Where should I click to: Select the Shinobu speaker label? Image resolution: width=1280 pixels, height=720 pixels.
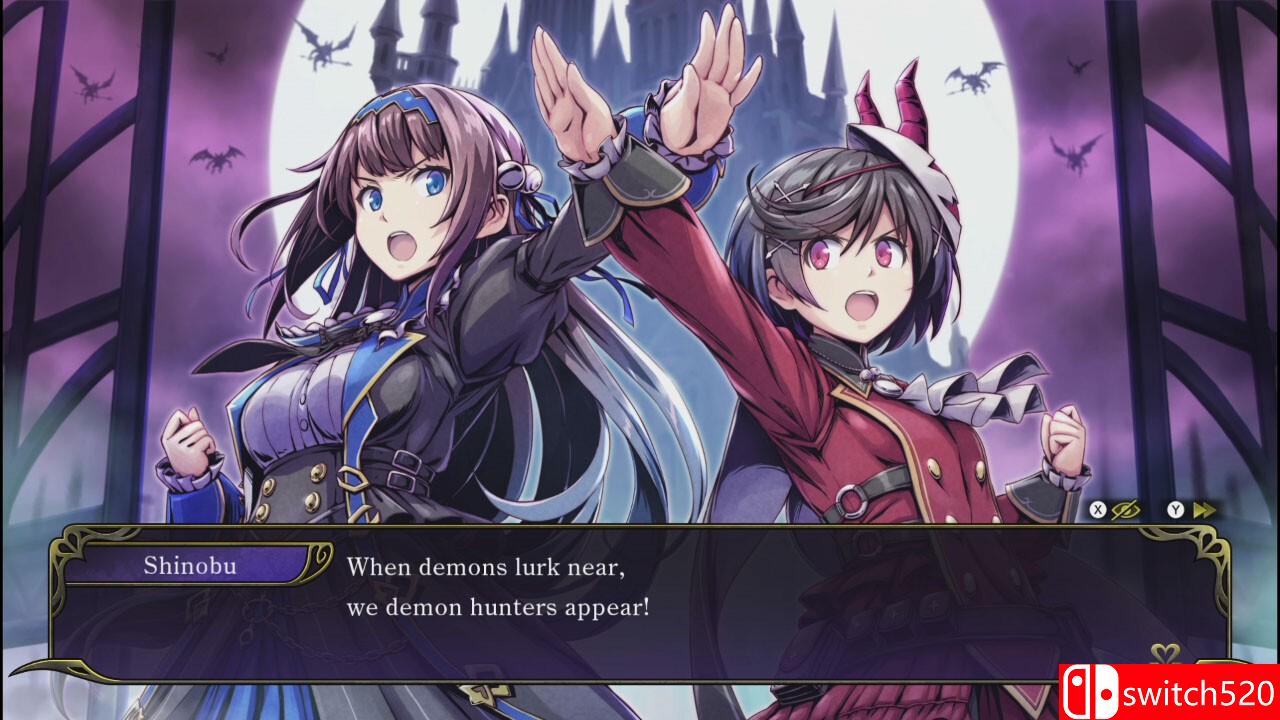tap(190, 567)
